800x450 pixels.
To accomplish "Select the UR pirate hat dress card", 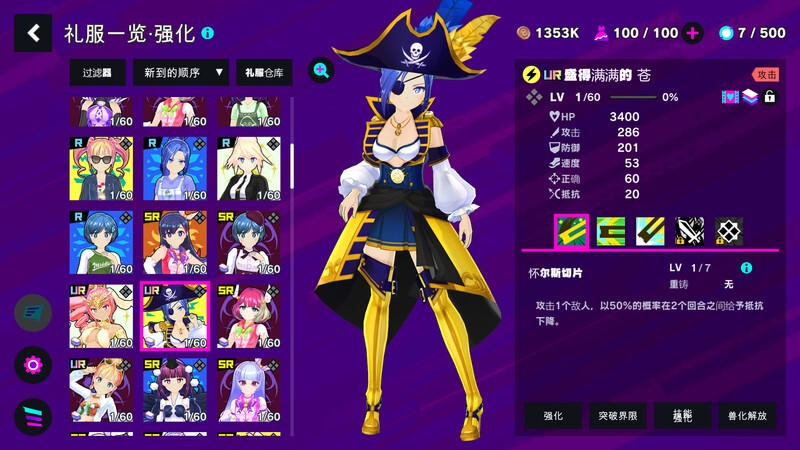I will pos(174,316).
